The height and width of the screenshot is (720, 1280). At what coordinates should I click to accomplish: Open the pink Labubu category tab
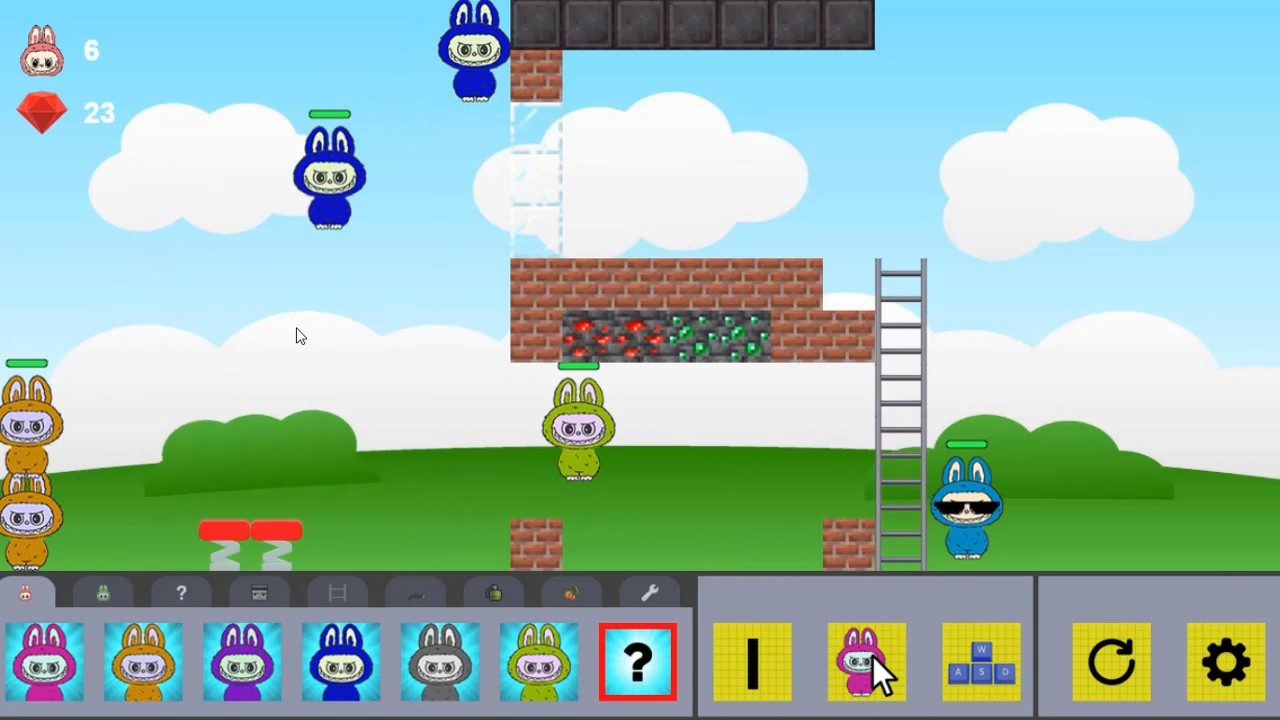pos(25,592)
